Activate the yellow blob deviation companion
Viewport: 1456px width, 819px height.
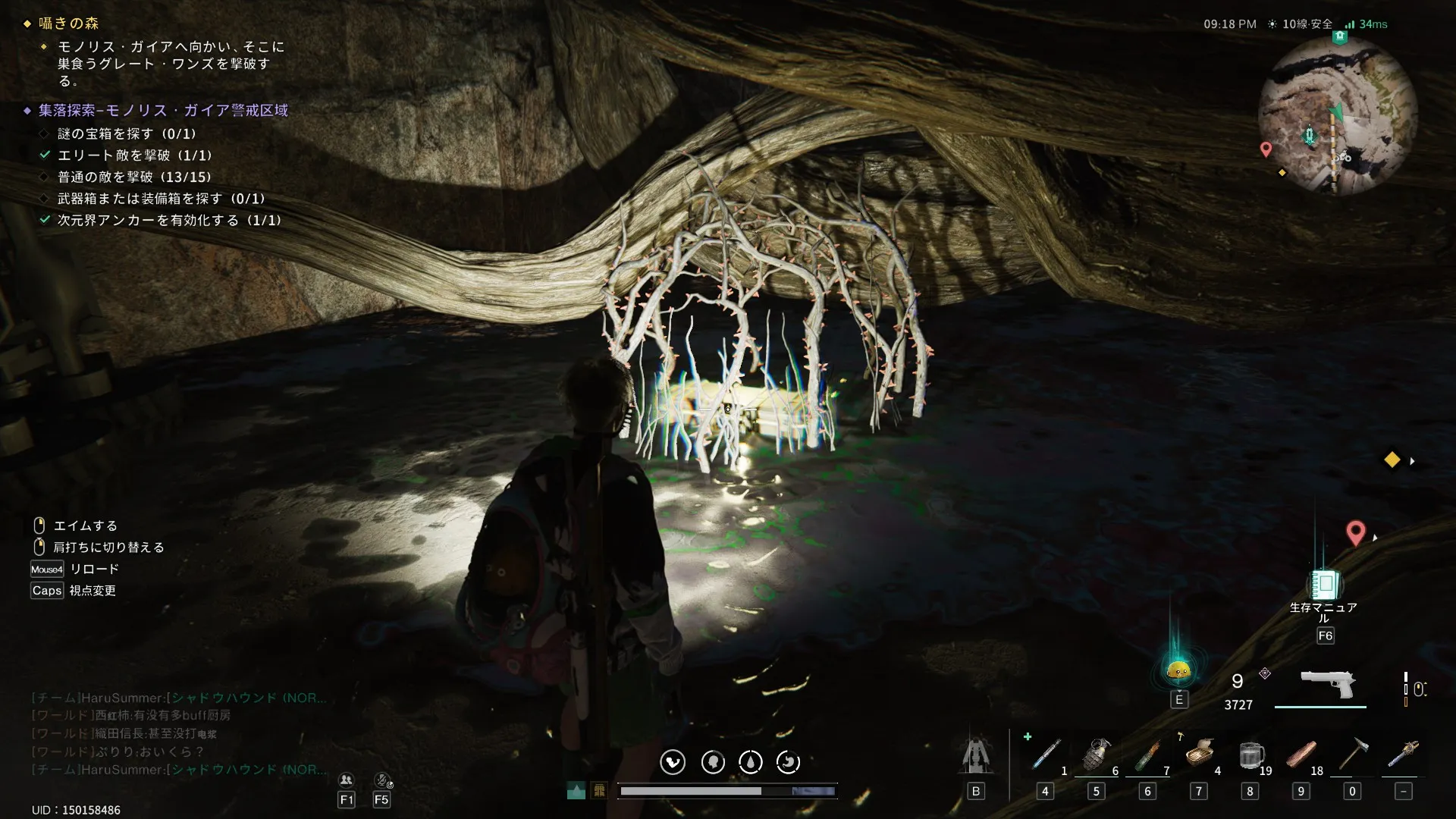coord(1178,670)
